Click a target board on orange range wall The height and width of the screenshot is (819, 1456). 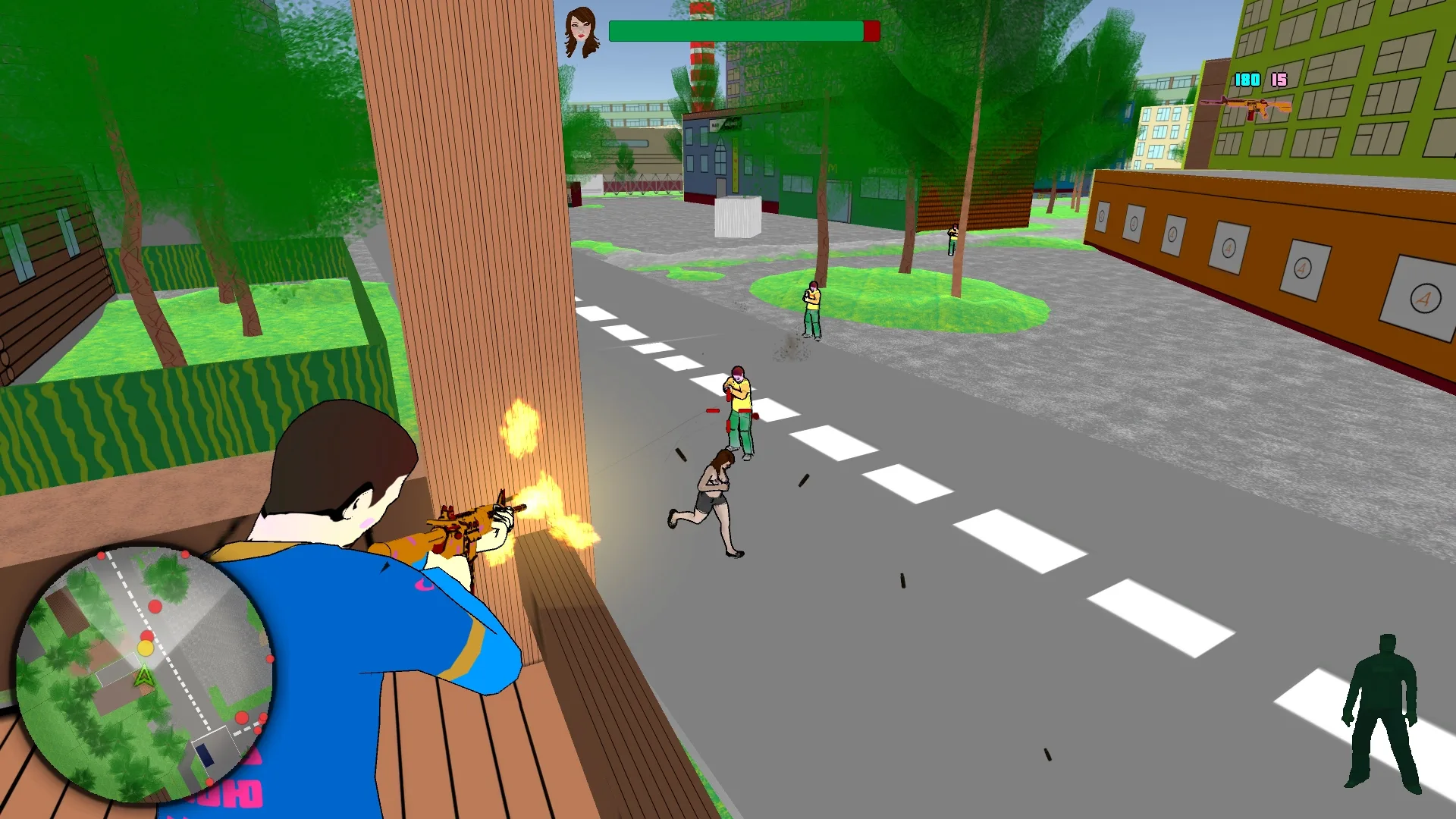pyautogui.click(x=1228, y=249)
